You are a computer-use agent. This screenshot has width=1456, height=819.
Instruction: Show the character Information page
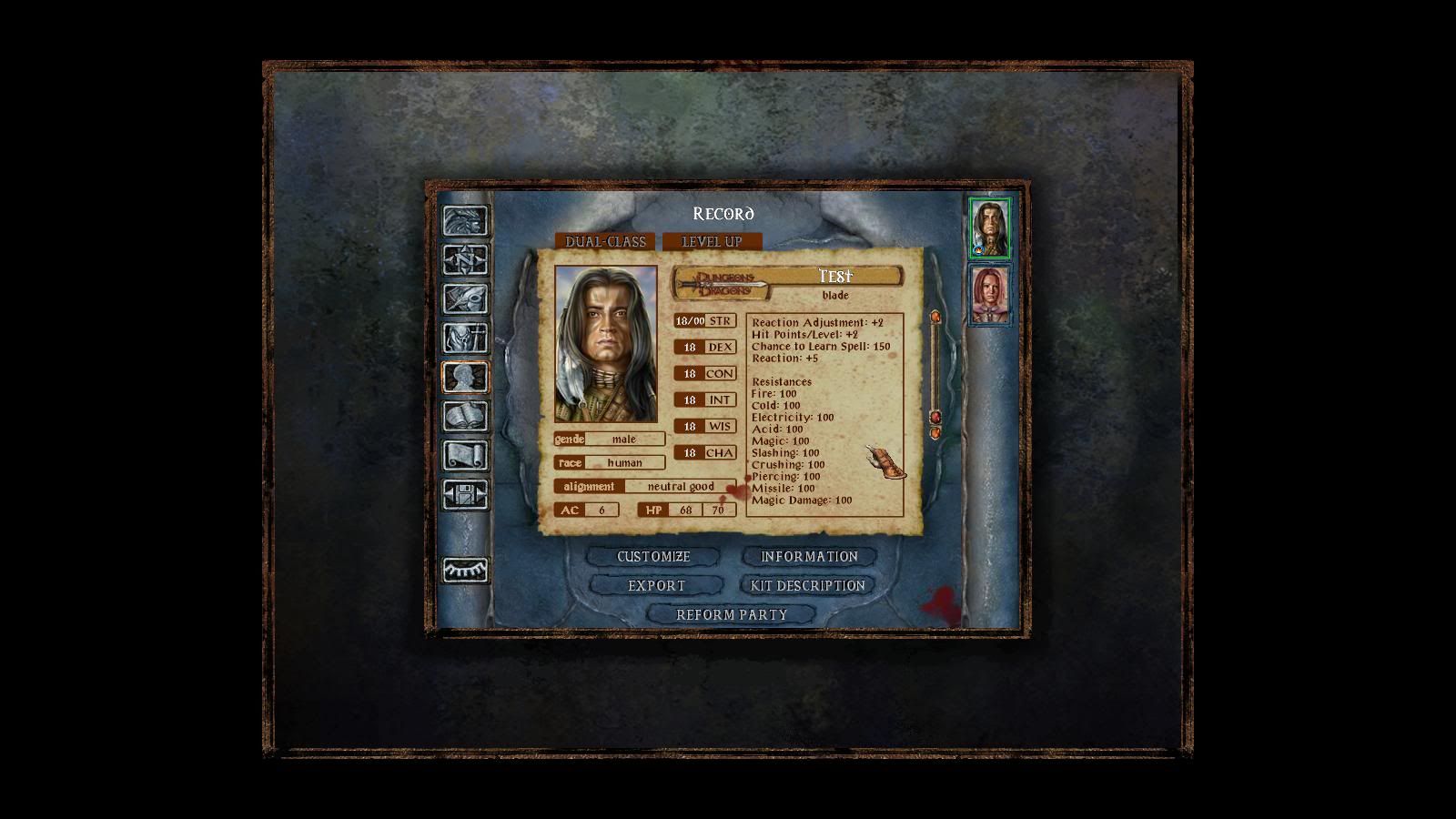click(809, 556)
